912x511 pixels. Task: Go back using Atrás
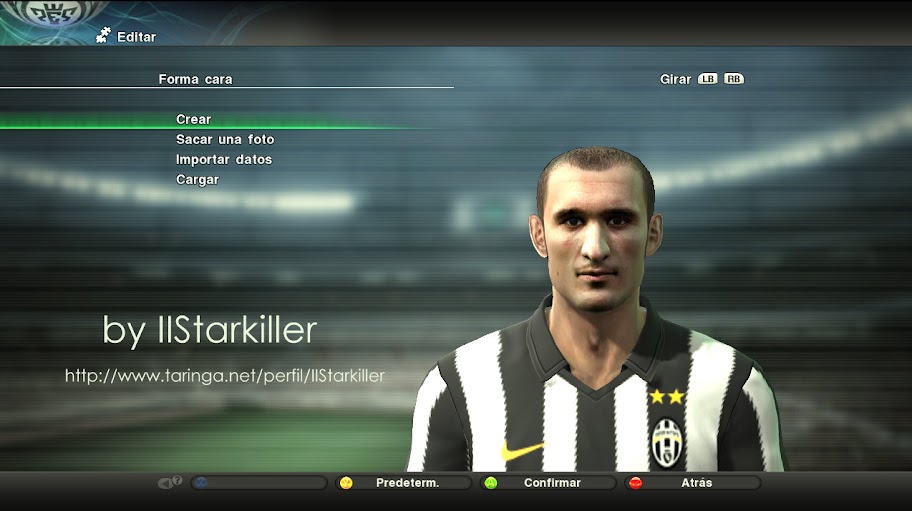click(x=695, y=483)
